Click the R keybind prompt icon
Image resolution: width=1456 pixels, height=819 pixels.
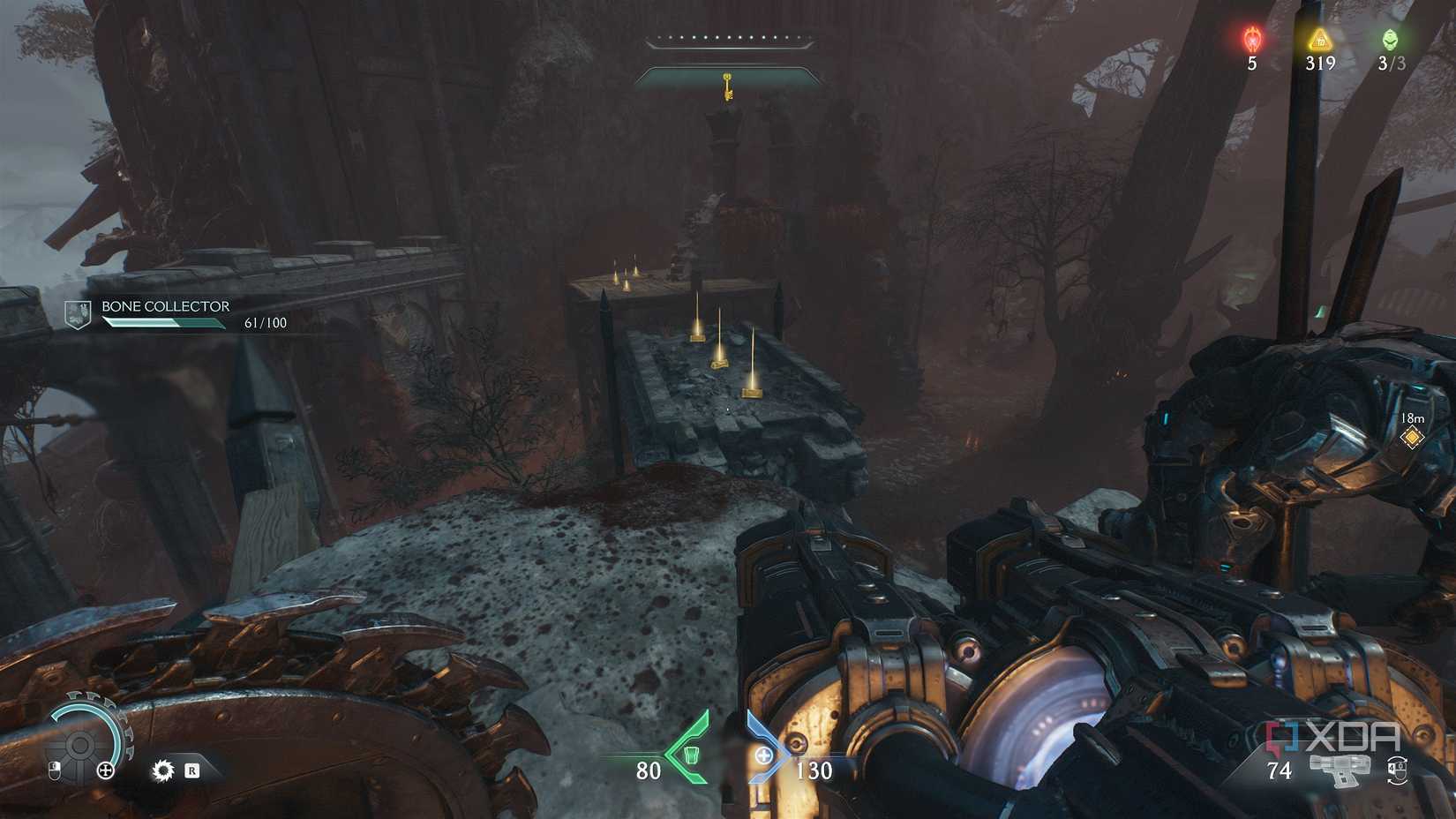[x=192, y=770]
